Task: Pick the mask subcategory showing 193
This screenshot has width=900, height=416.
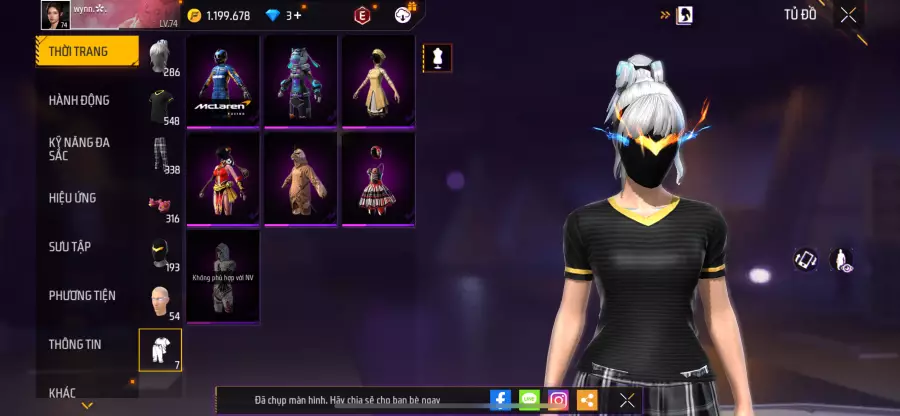Action: [x=160, y=254]
